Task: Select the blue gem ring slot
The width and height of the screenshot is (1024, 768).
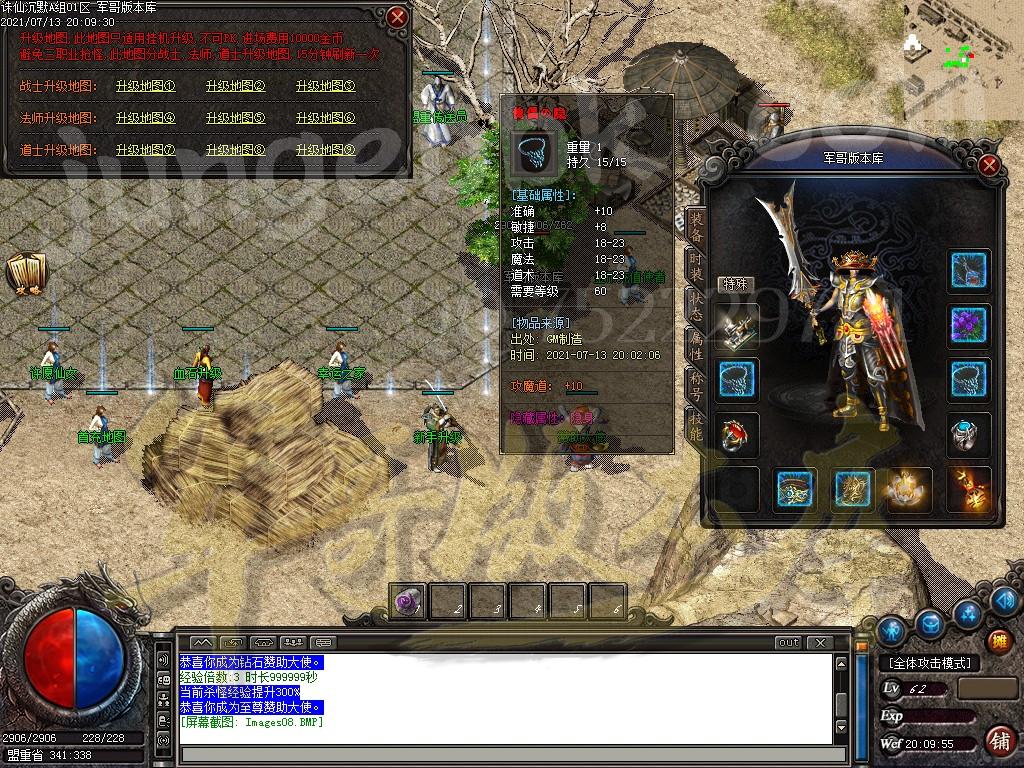Action: [968, 434]
